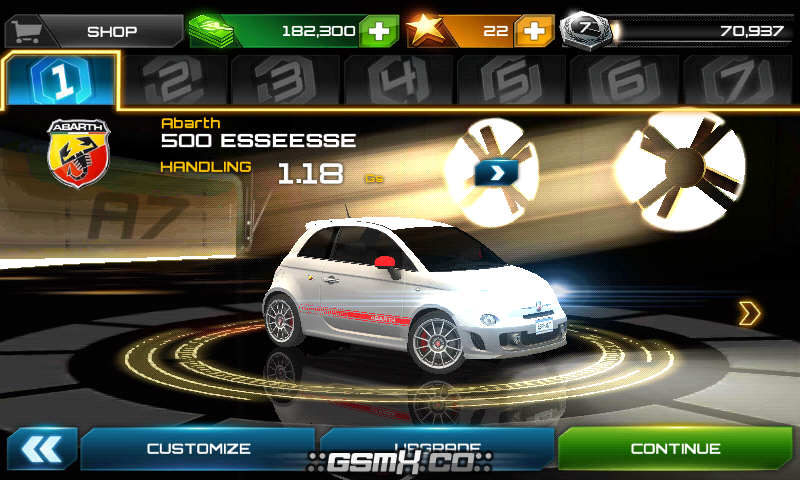The height and width of the screenshot is (480, 800).
Task: Open the Customize menu
Action: (x=198, y=449)
